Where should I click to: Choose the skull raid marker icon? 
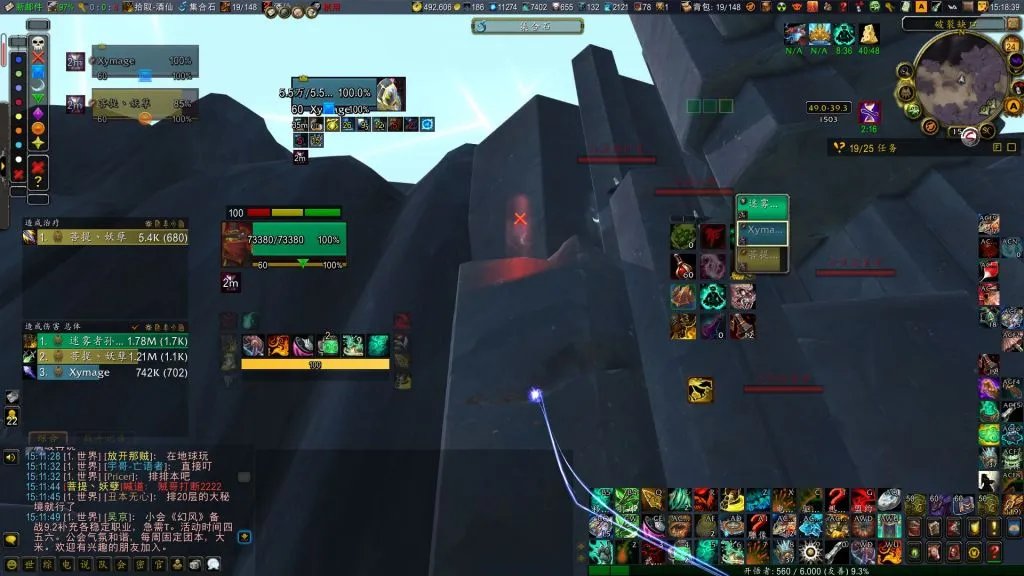(38, 43)
